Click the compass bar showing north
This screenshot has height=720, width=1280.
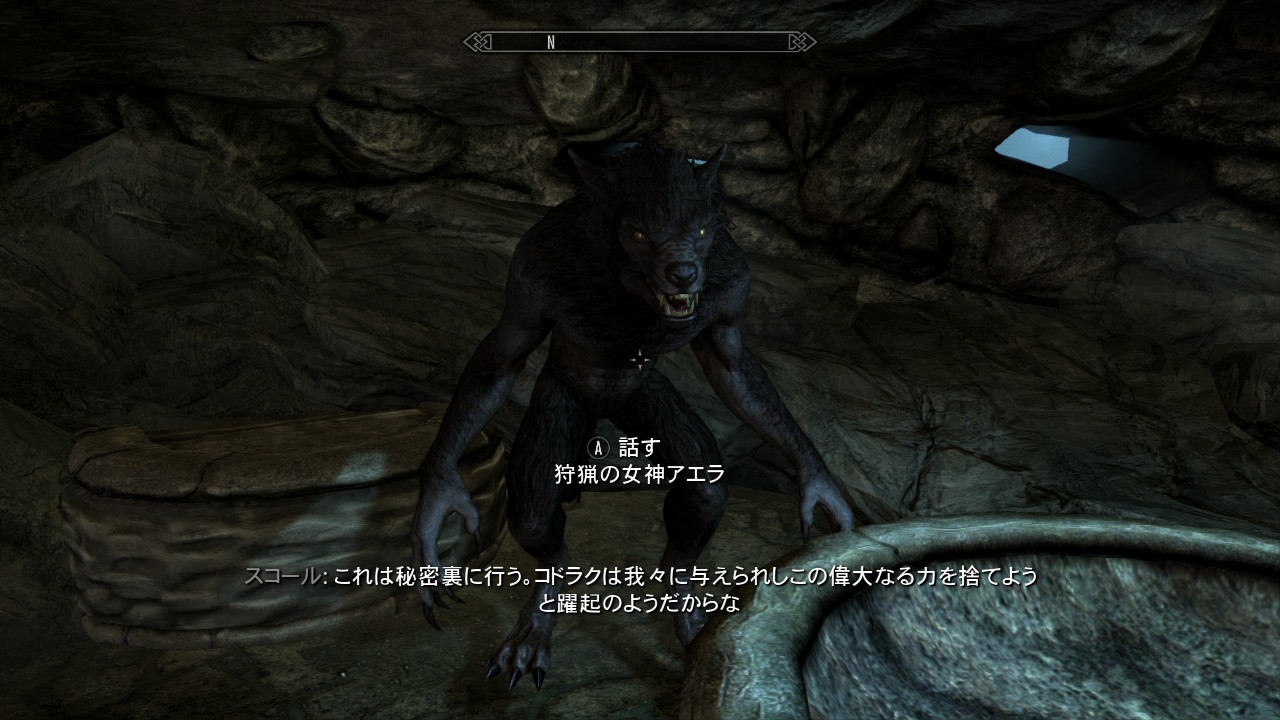(x=639, y=42)
